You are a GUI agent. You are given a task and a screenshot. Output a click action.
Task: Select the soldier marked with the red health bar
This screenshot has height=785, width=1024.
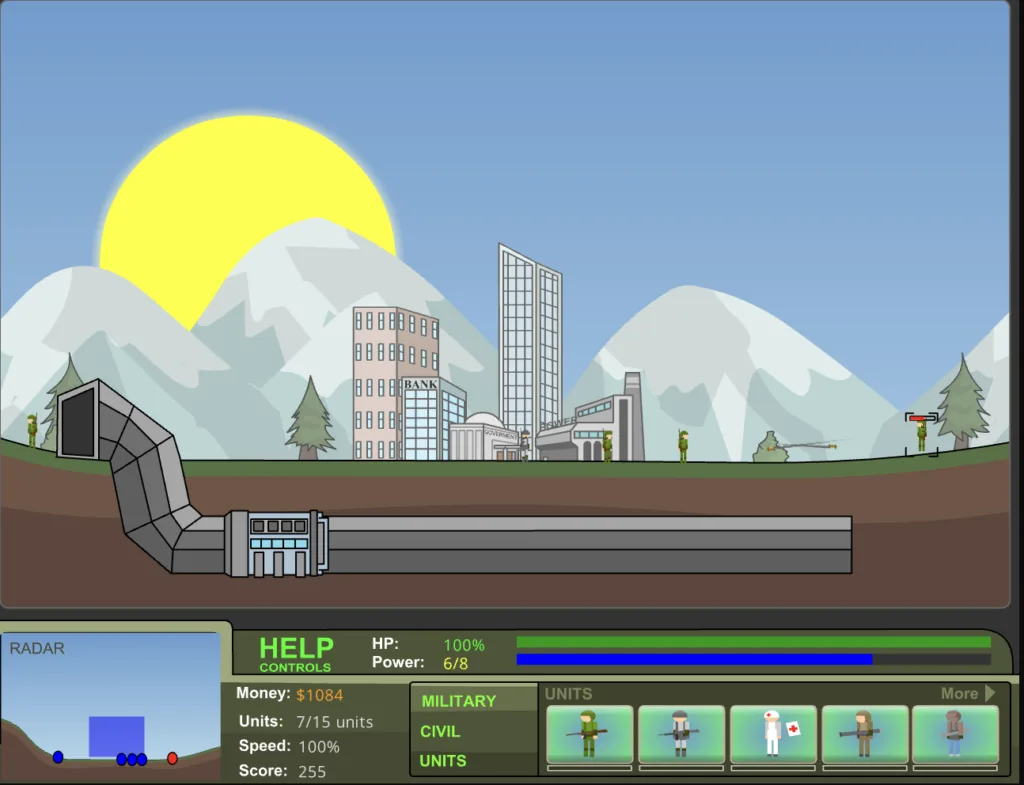[922, 436]
